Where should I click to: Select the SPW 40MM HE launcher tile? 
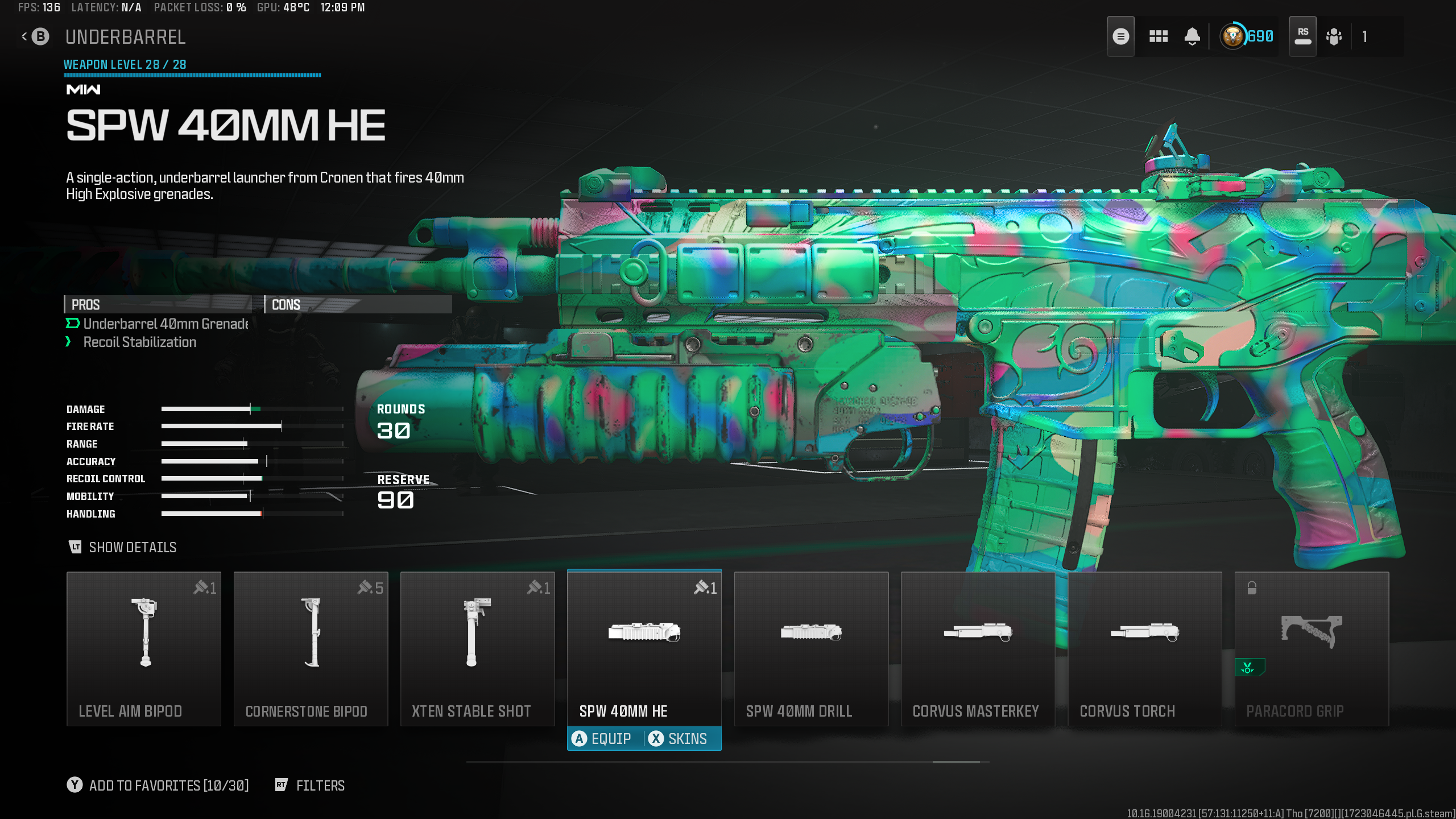(x=644, y=648)
